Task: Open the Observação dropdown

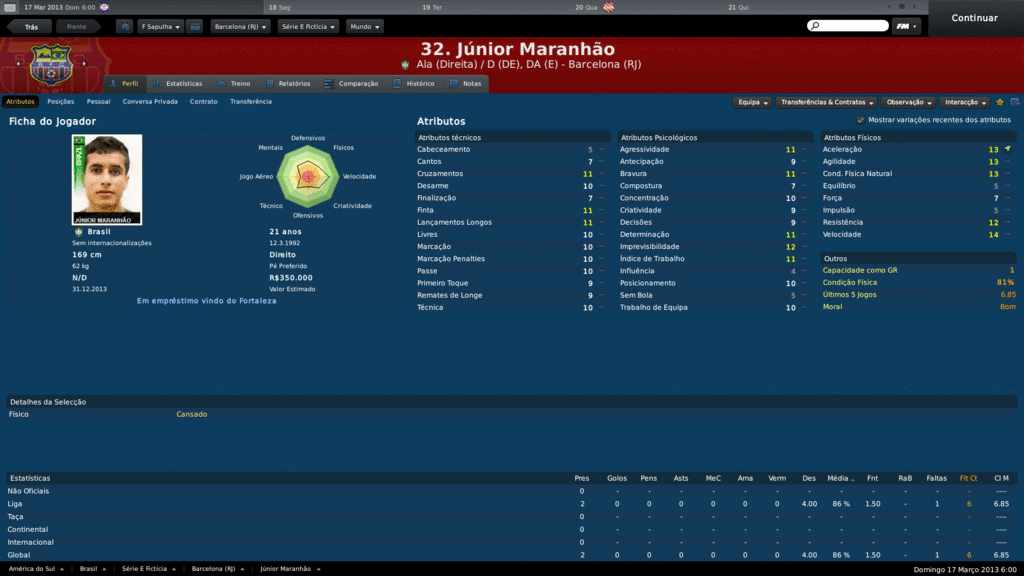Action: [x=909, y=102]
